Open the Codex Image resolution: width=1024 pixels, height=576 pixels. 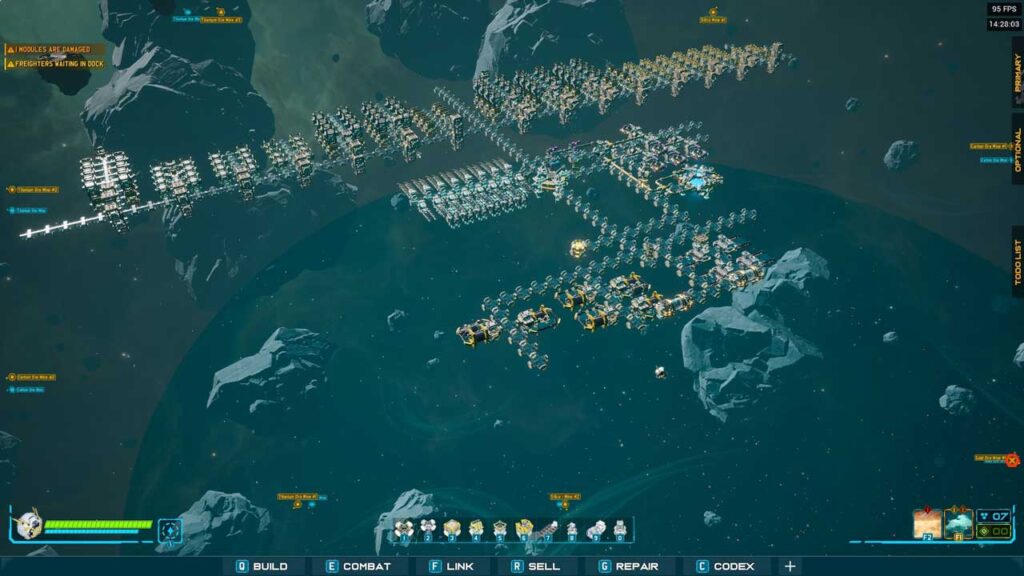726,566
